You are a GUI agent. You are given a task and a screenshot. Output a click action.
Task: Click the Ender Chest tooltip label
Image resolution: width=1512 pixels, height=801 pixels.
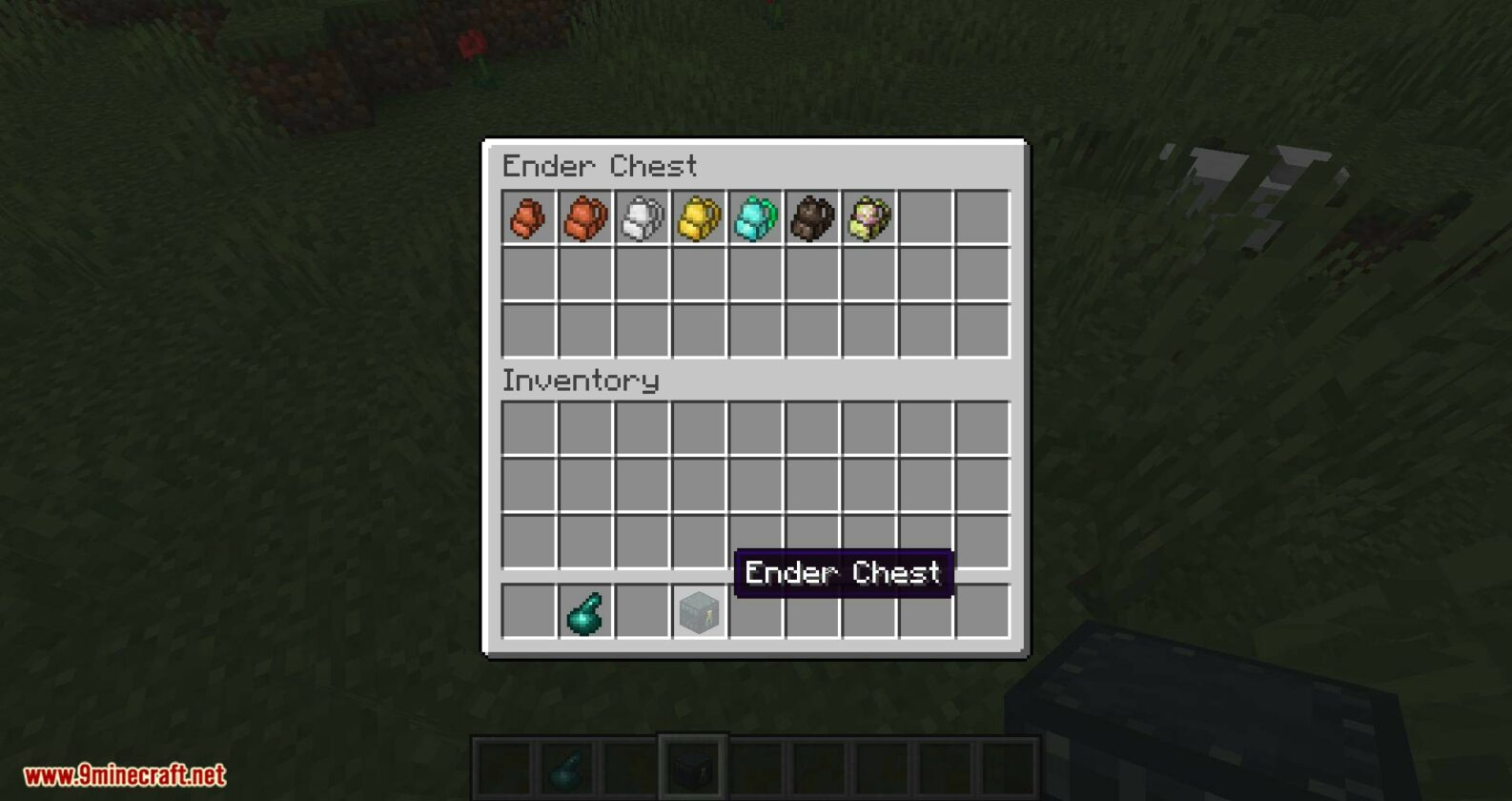[x=843, y=573]
